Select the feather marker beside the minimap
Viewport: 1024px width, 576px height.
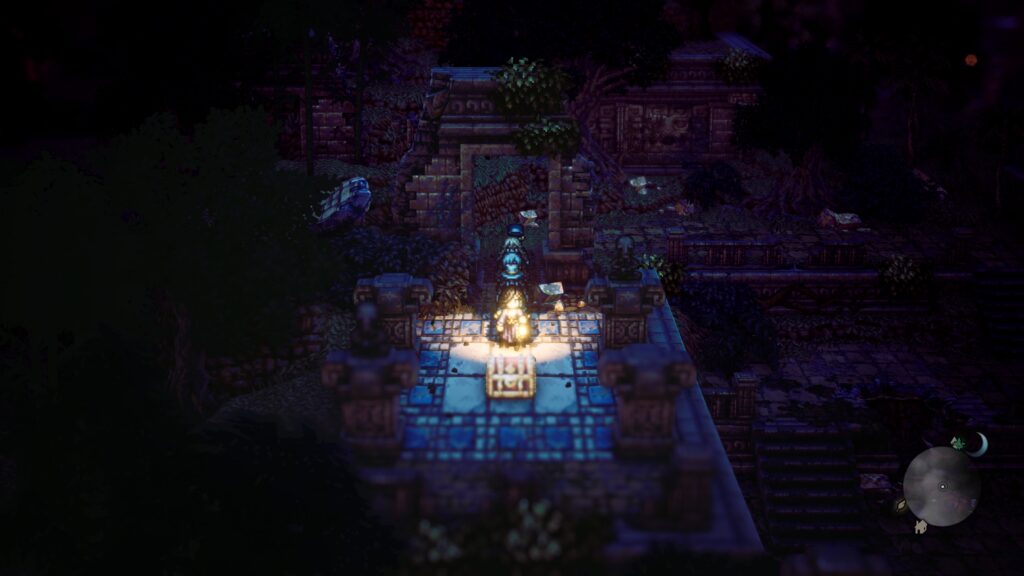901,506
